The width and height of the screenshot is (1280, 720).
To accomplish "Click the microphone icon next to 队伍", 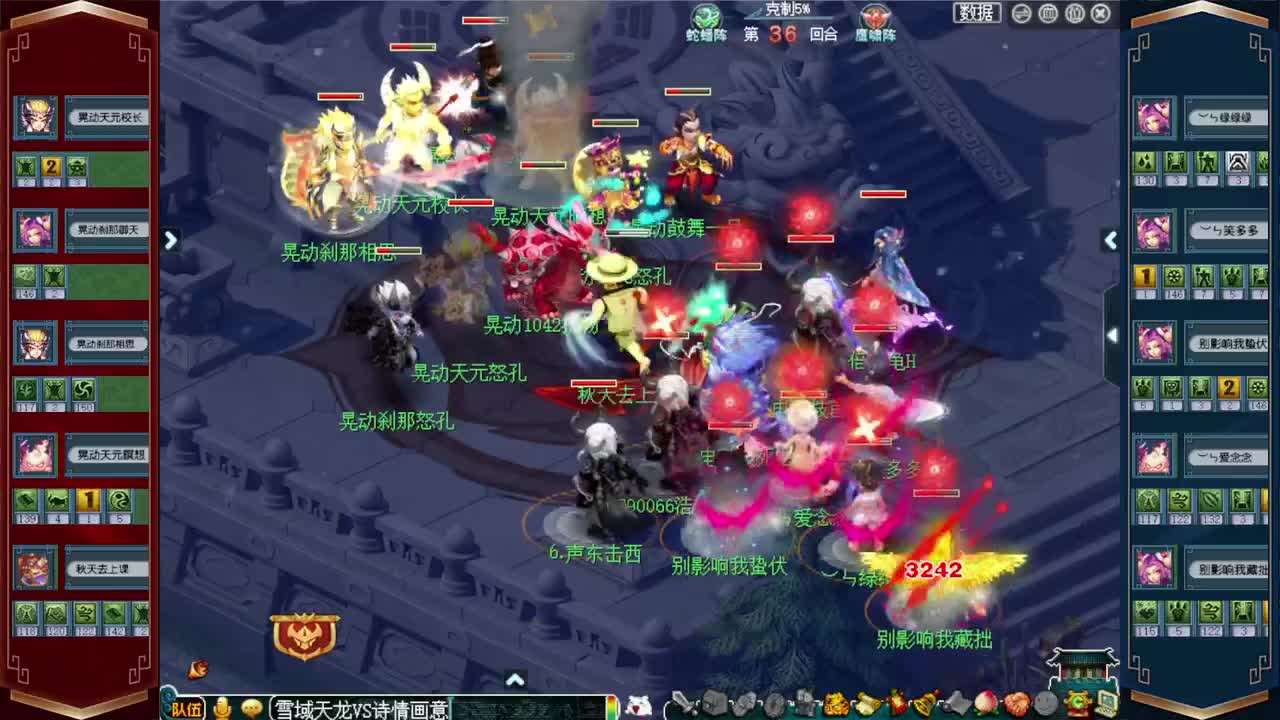I will (x=221, y=708).
